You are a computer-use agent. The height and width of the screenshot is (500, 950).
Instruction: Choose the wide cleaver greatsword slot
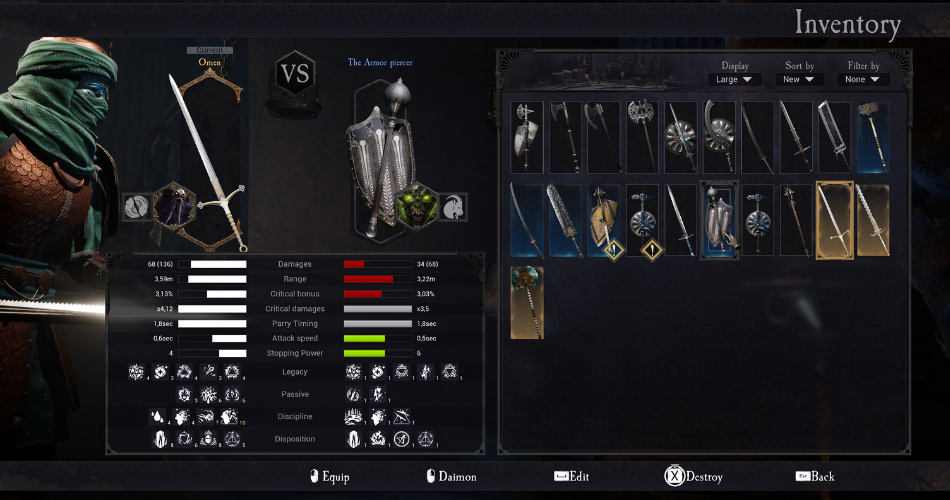click(x=835, y=137)
